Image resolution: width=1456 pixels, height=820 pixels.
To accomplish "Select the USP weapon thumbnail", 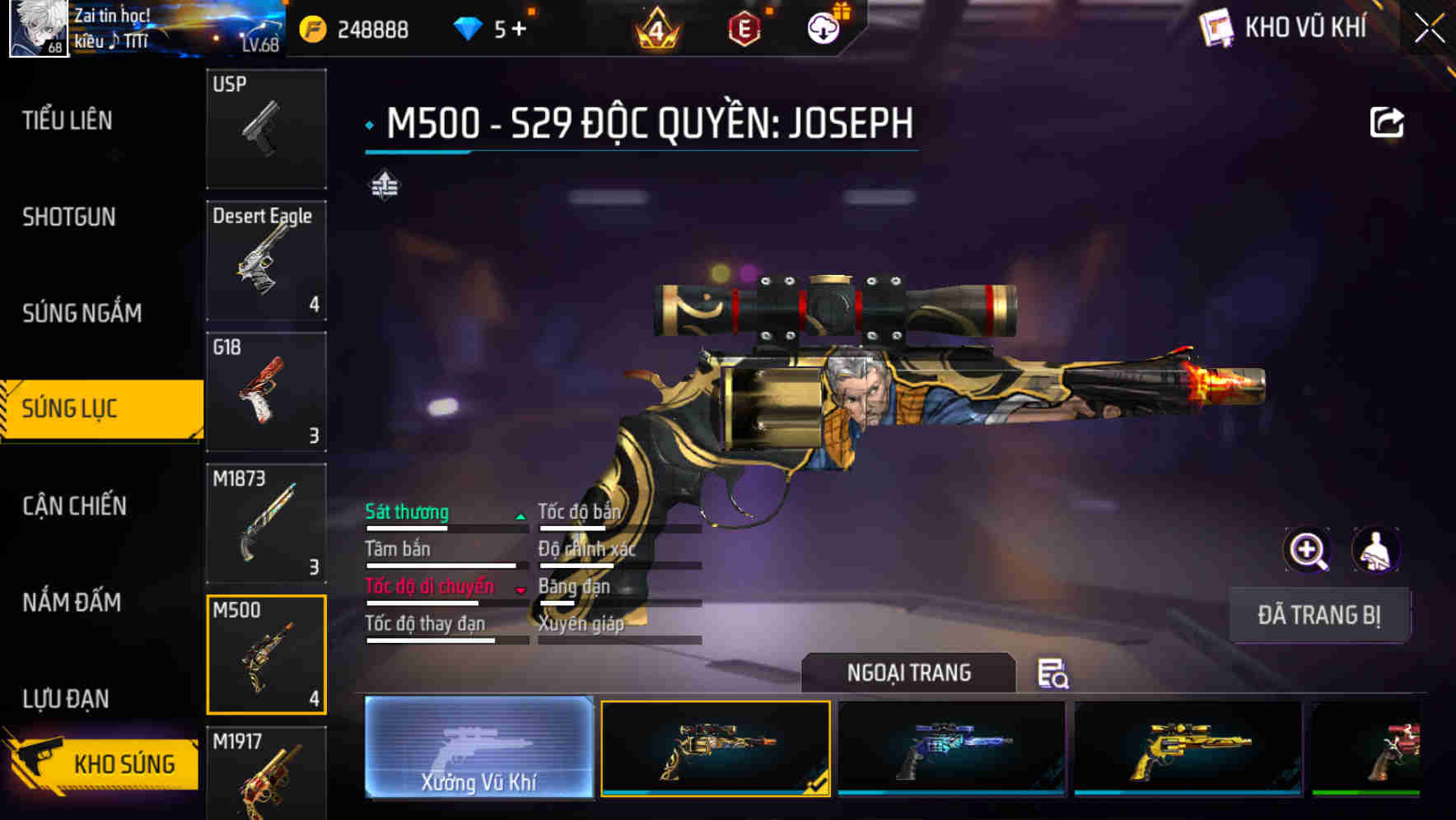I will (266, 128).
